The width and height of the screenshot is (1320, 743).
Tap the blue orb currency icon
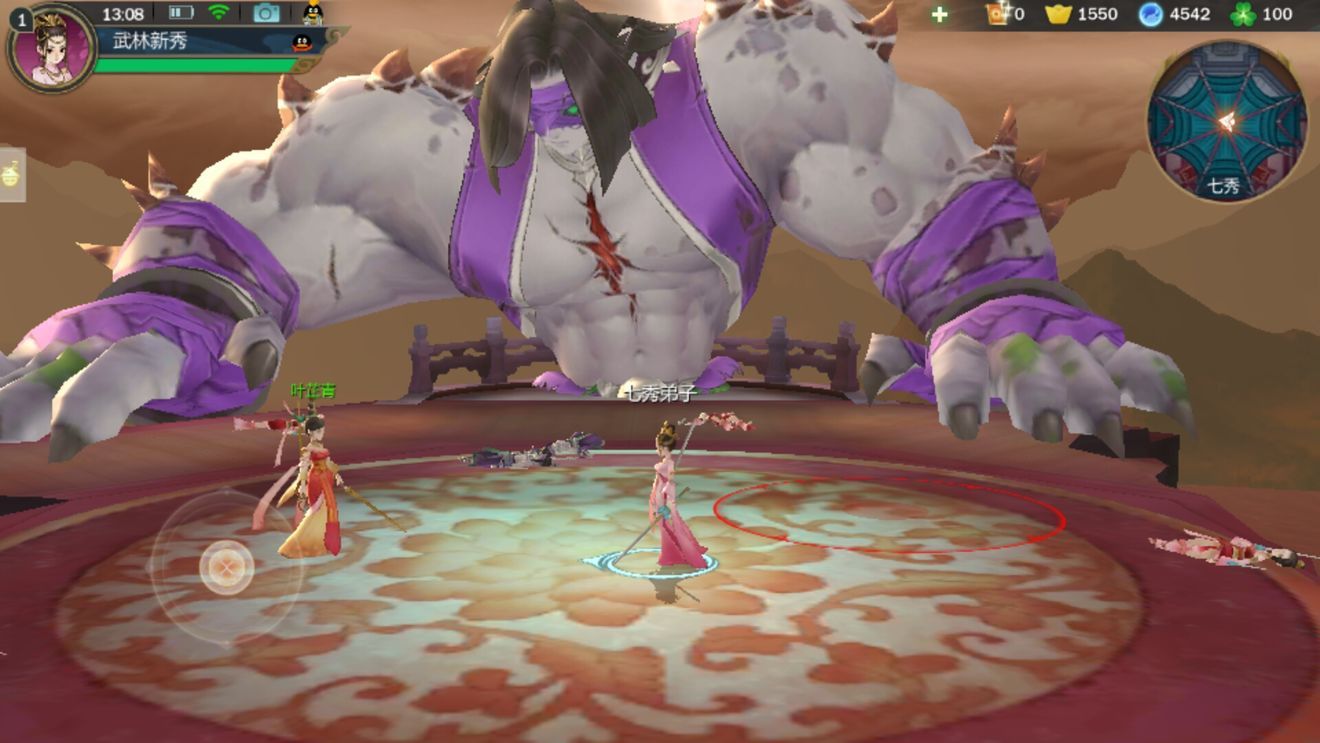[x=1151, y=14]
